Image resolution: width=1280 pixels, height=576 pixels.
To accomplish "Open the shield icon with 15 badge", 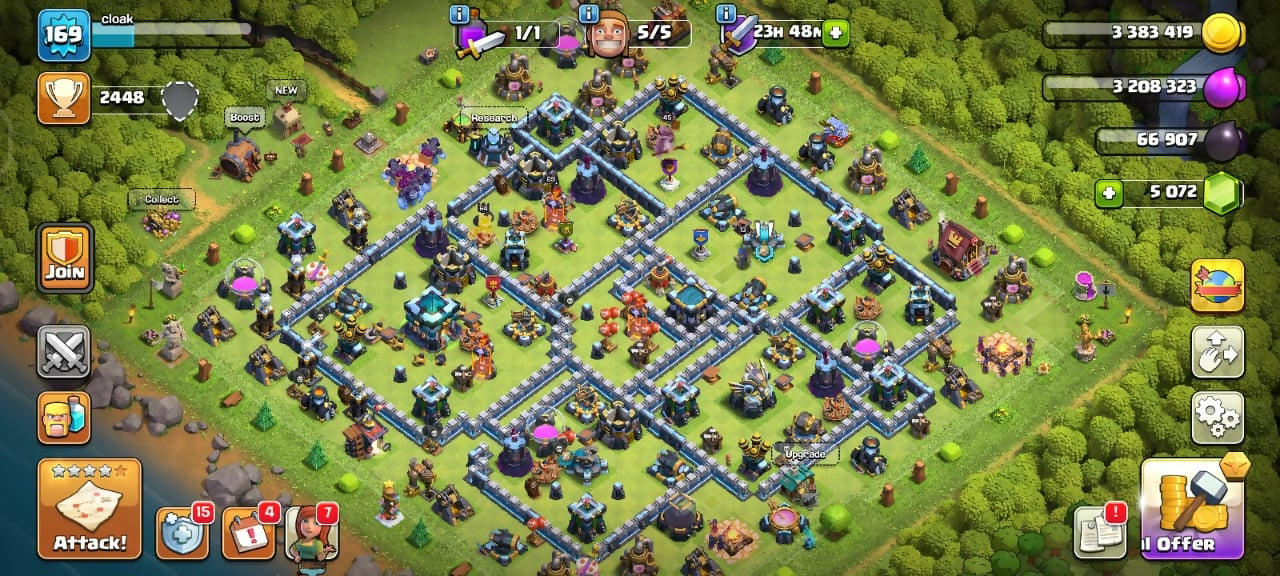I will coord(182,534).
